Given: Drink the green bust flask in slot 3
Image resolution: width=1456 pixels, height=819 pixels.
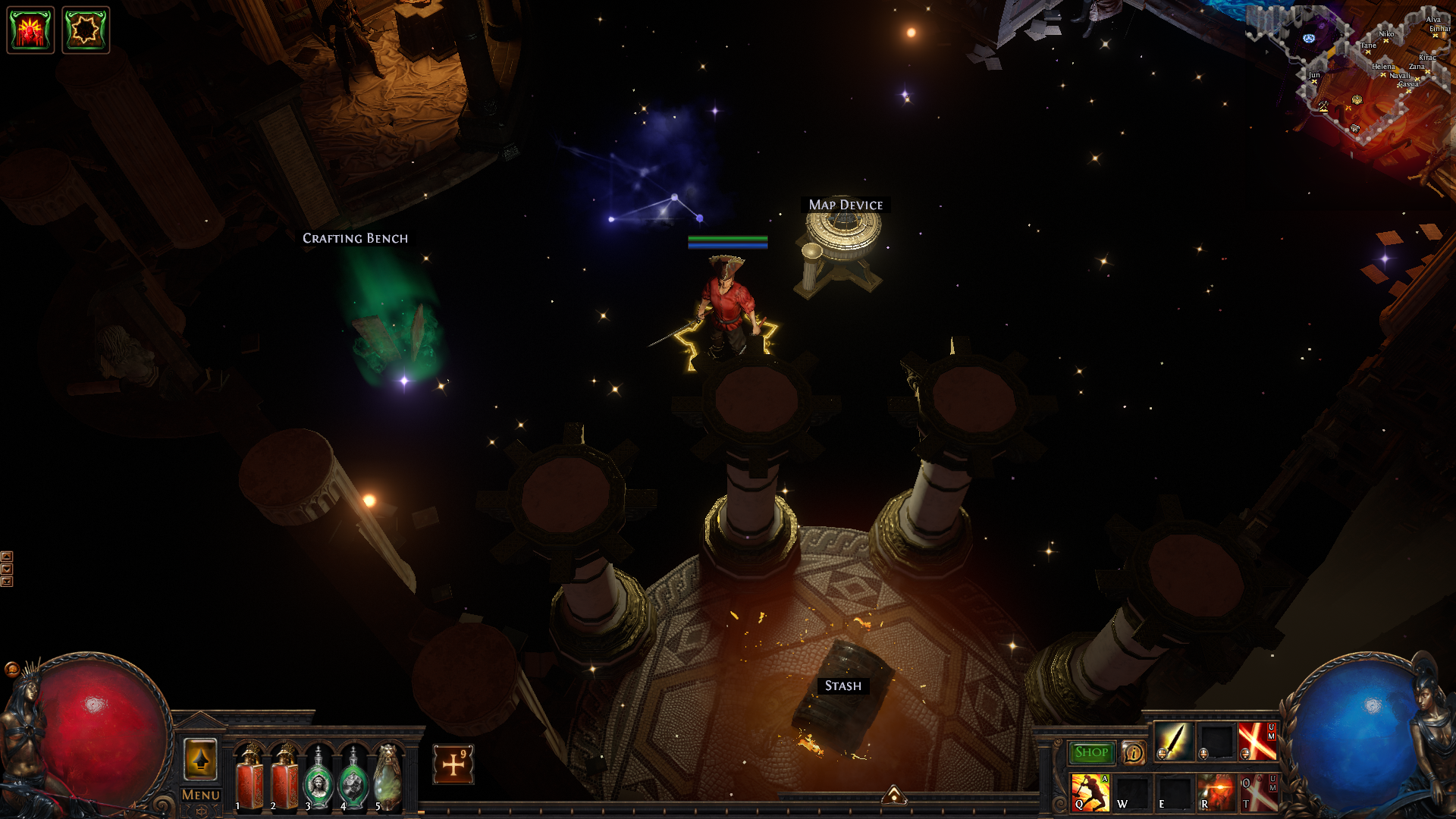Looking at the screenshot, I should pyautogui.click(x=318, y=779).
